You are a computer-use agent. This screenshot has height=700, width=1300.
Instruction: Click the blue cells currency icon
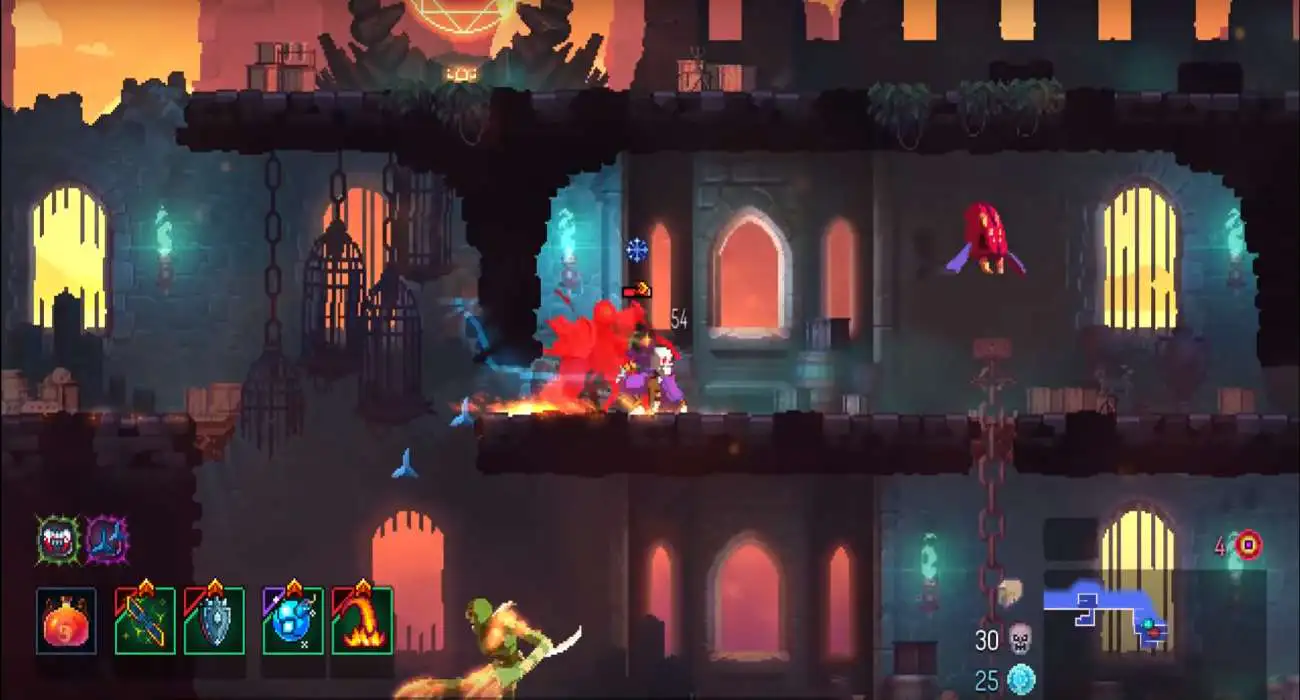click(x=1020, y=680)
